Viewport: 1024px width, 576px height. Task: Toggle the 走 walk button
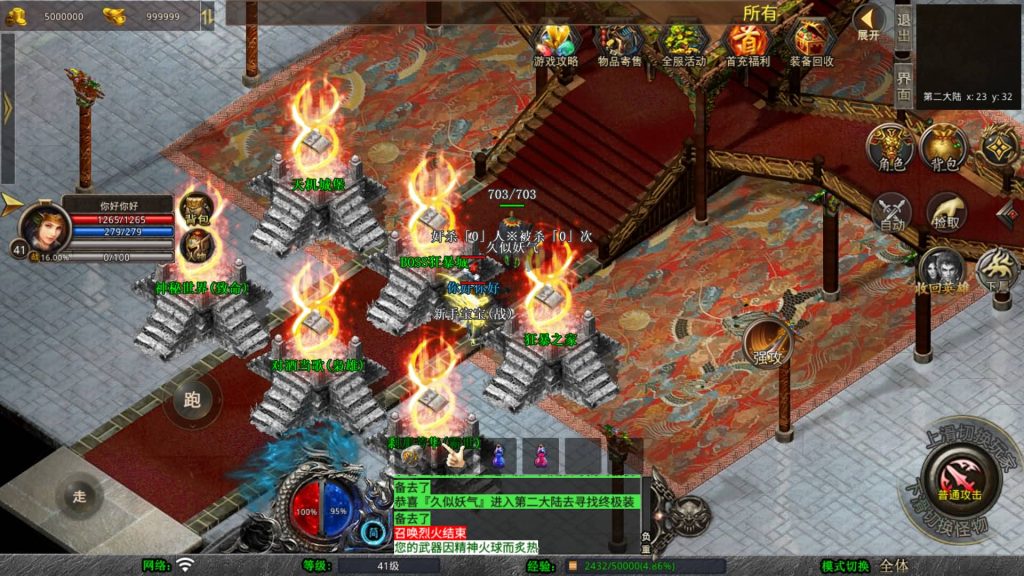[81, 495]
